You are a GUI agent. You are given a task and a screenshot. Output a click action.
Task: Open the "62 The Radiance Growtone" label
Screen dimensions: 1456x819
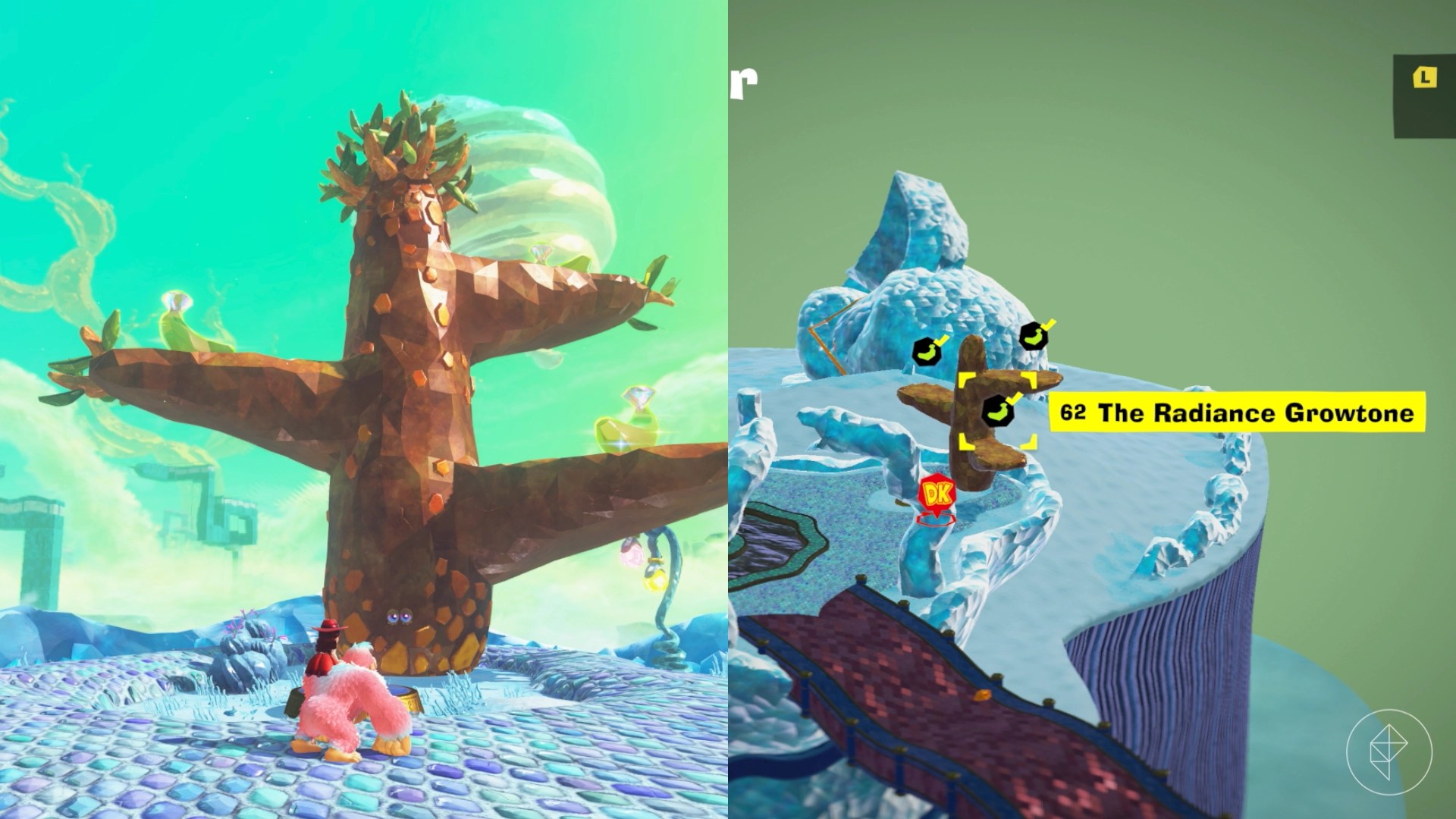point(1236,413)
